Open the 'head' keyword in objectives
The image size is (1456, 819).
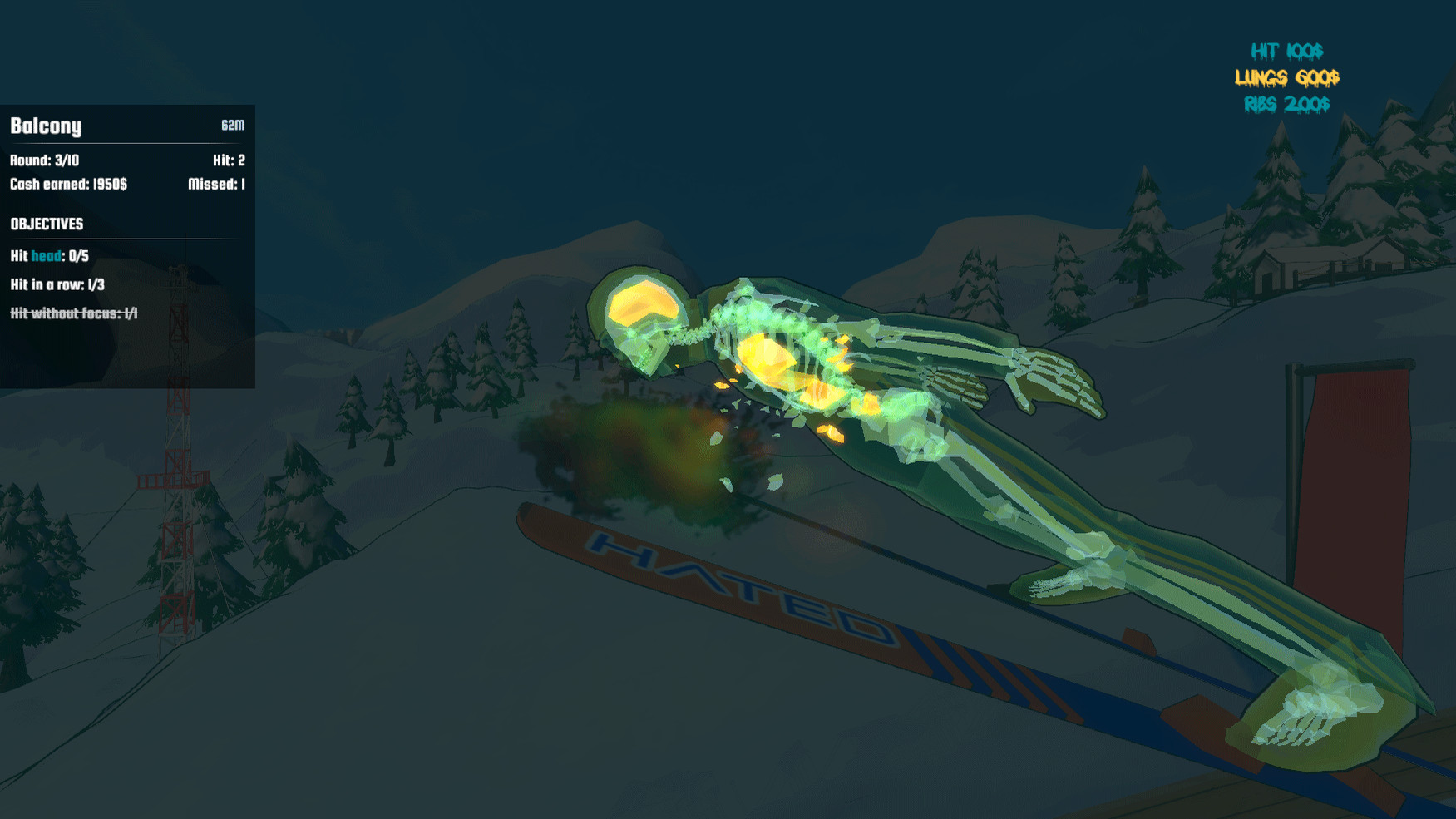coord(45,257)
